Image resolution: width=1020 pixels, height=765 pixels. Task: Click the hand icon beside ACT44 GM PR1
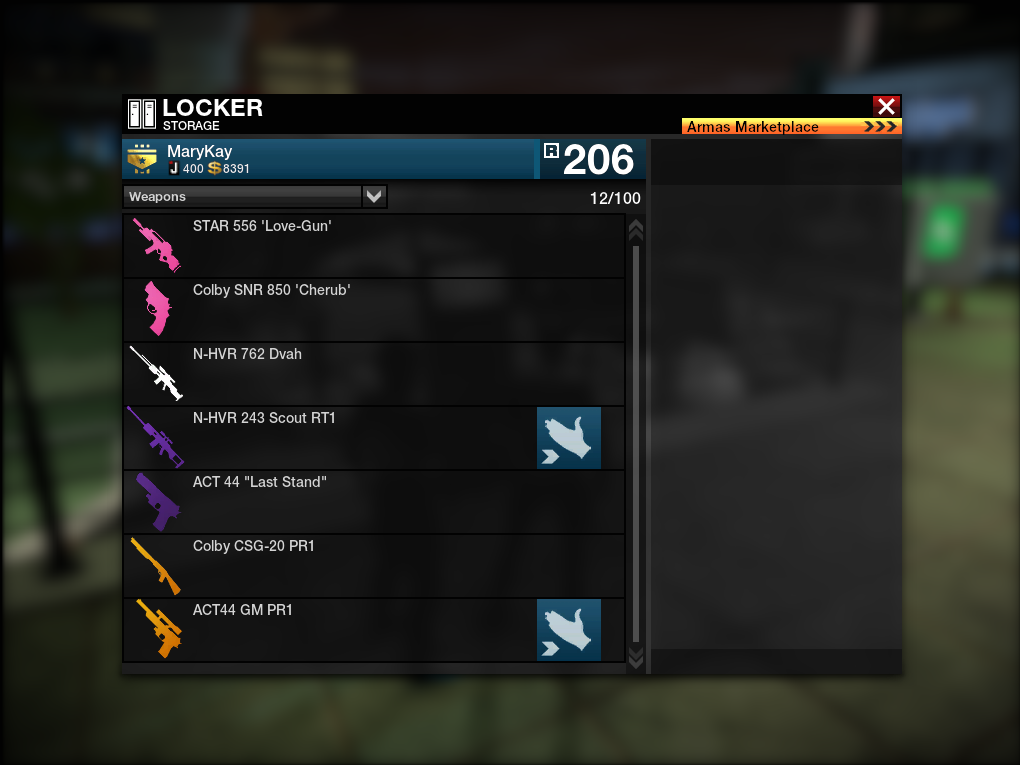[x=569, y=630]
